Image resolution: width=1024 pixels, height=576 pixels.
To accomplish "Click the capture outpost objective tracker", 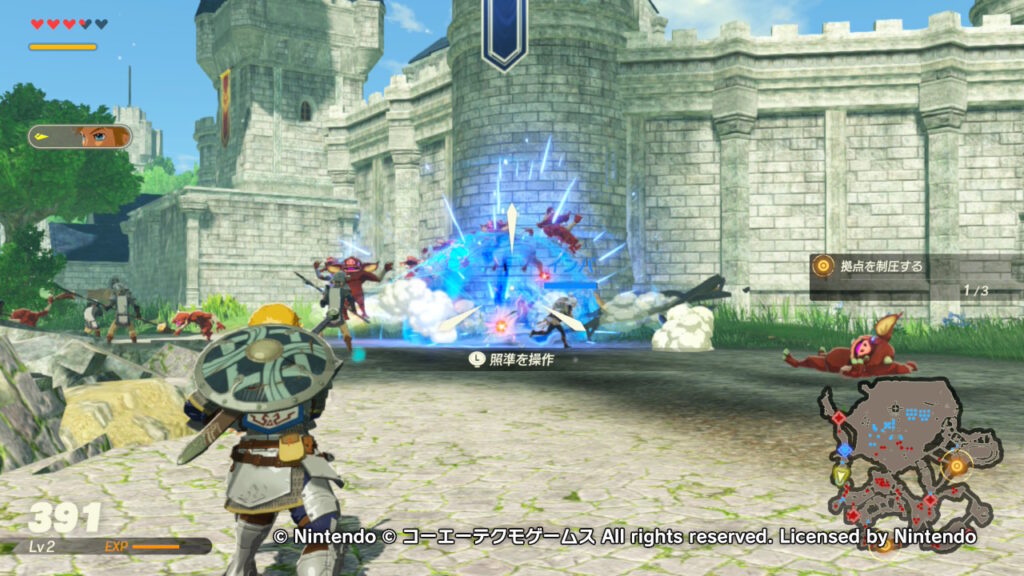I will click(900, 275).
